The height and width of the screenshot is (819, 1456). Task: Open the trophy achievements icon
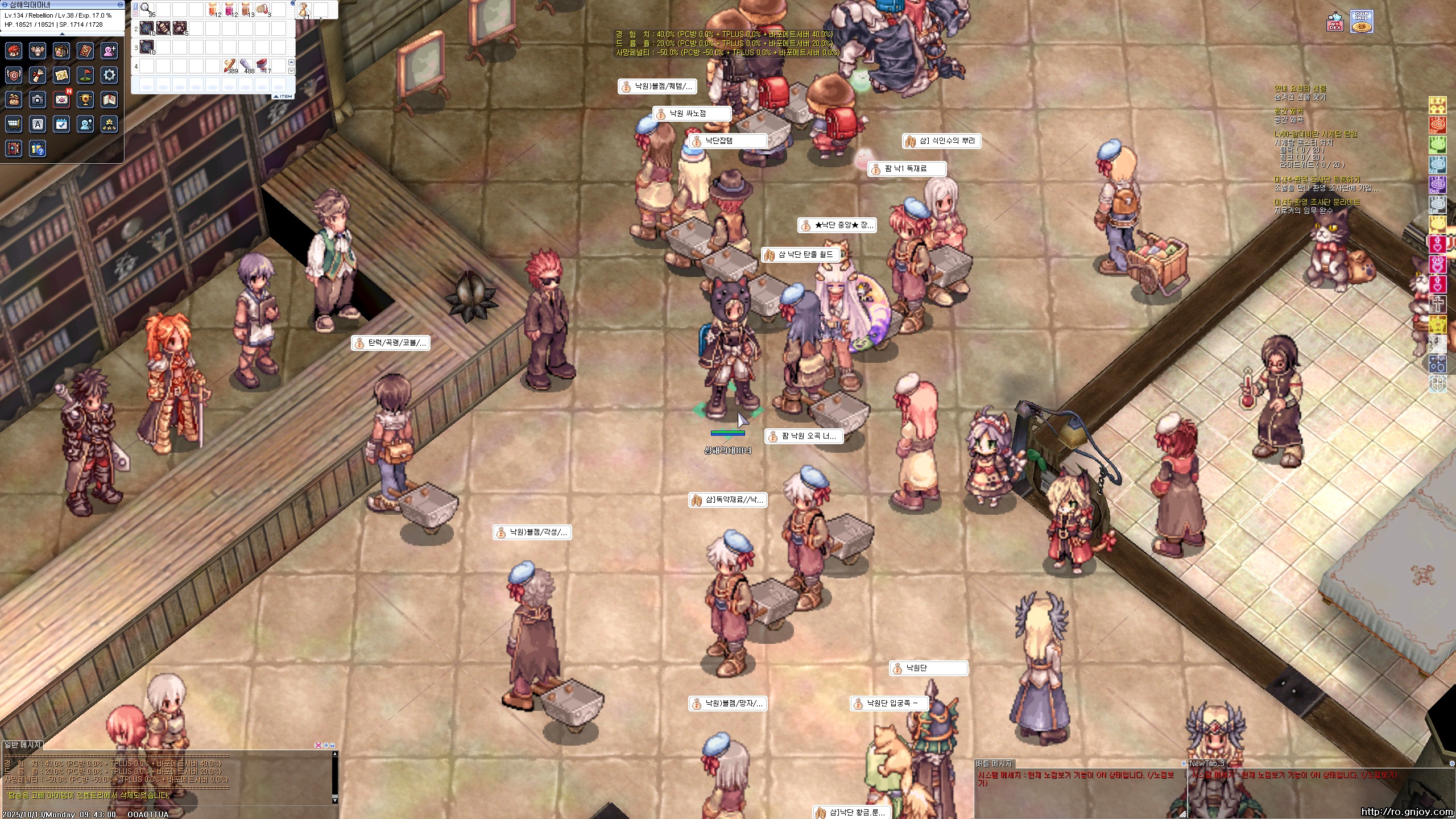point(85,100)
